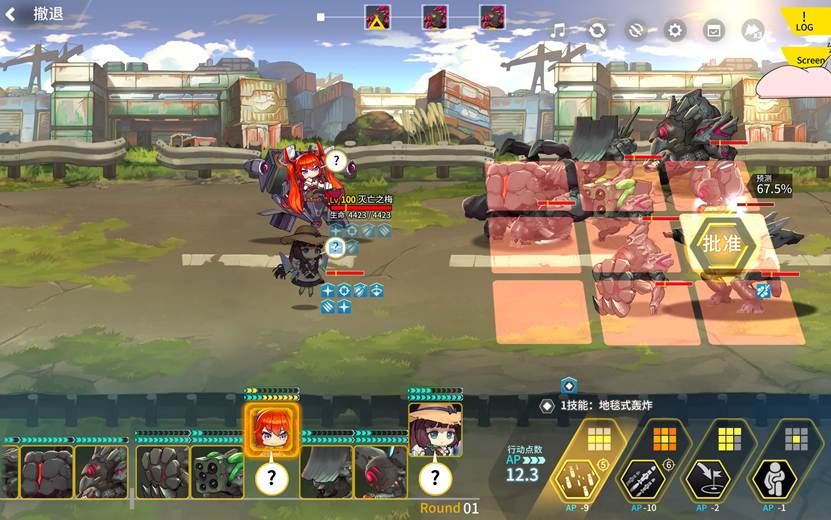Toggle the music note button

(558, 31)
